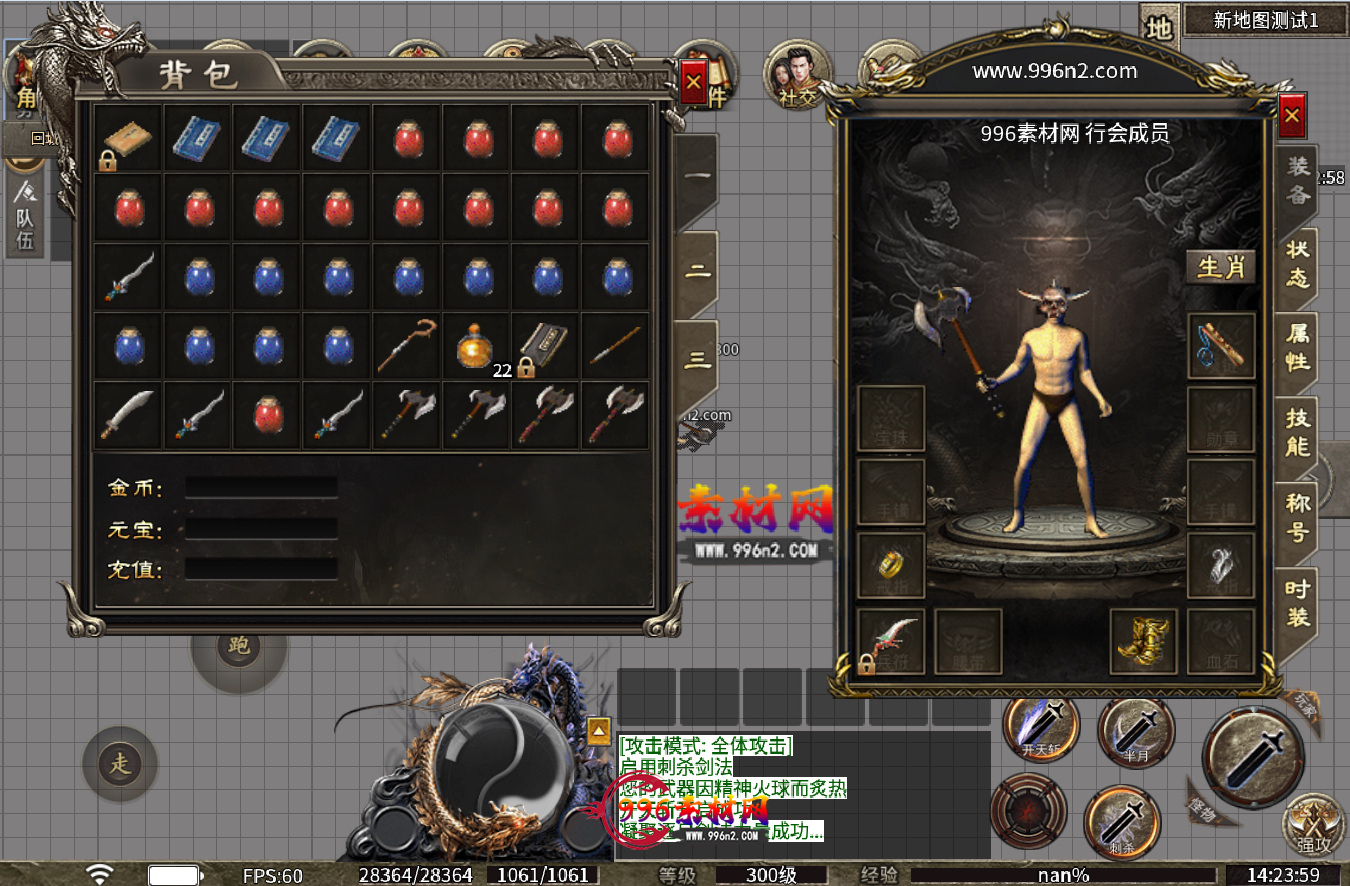Close the backpack (背包) window
1350x886 pixels.
tap(693, 82)
